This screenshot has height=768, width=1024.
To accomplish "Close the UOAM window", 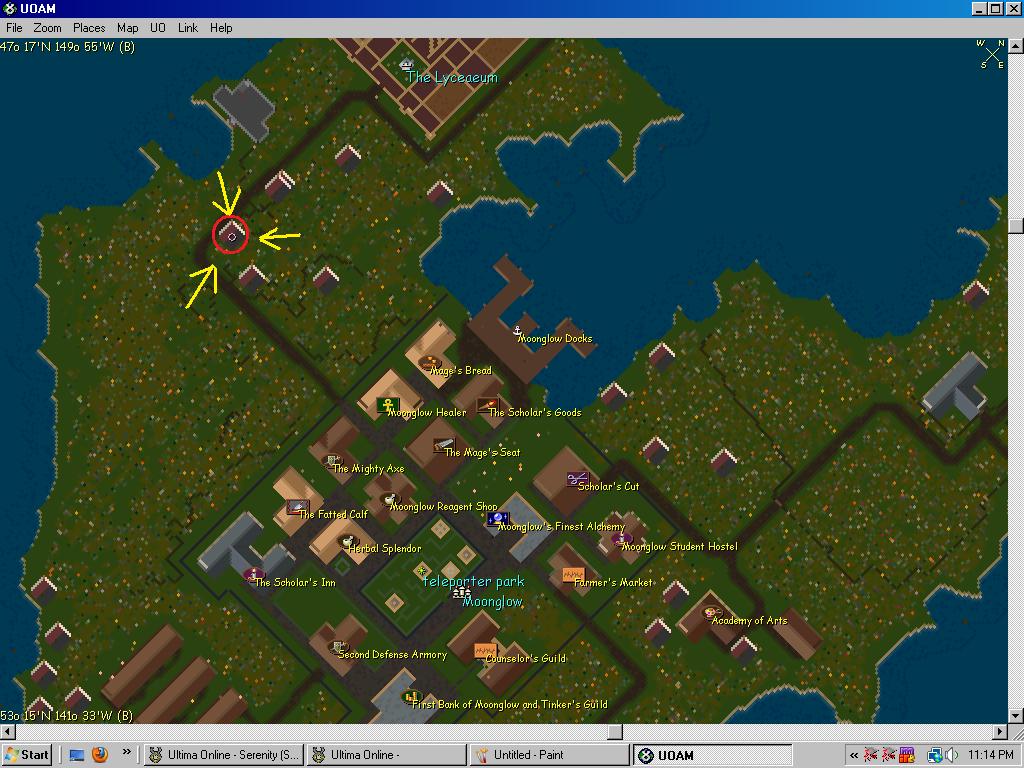I will (x=1013, y=9).
